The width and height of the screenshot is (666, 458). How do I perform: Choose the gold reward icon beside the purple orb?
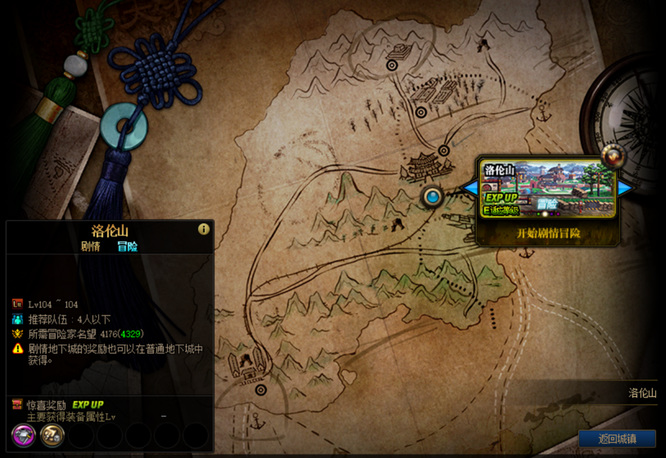click(52, 434)
